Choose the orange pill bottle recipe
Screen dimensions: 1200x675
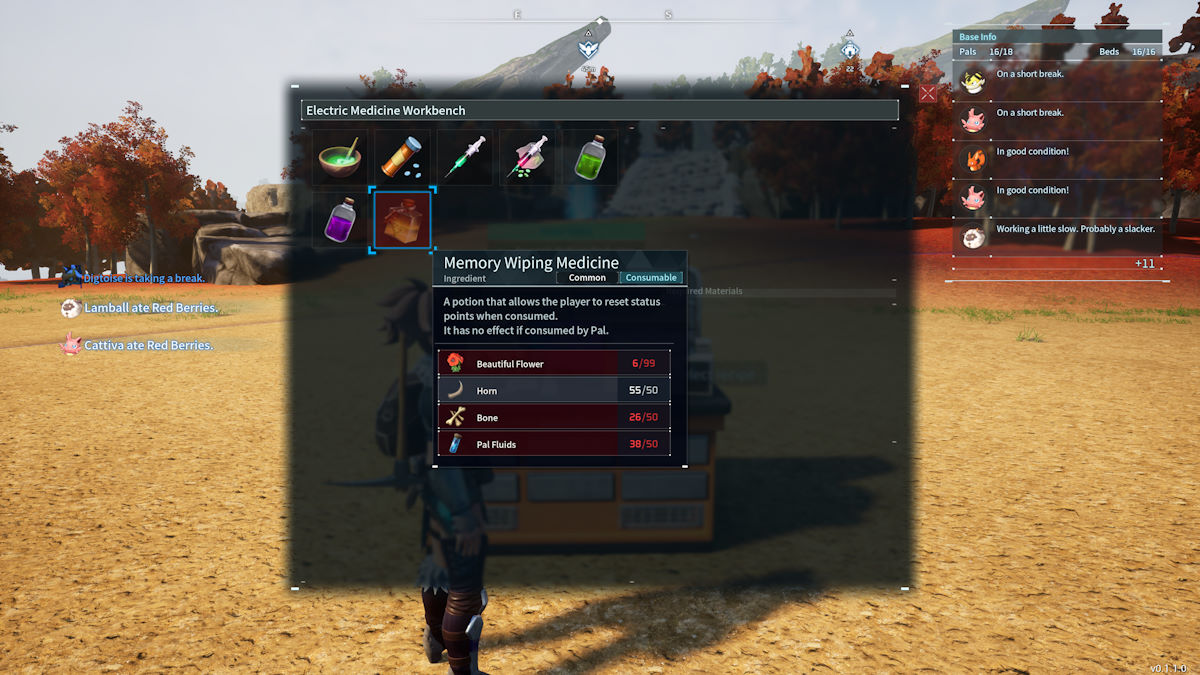[403, 158]
